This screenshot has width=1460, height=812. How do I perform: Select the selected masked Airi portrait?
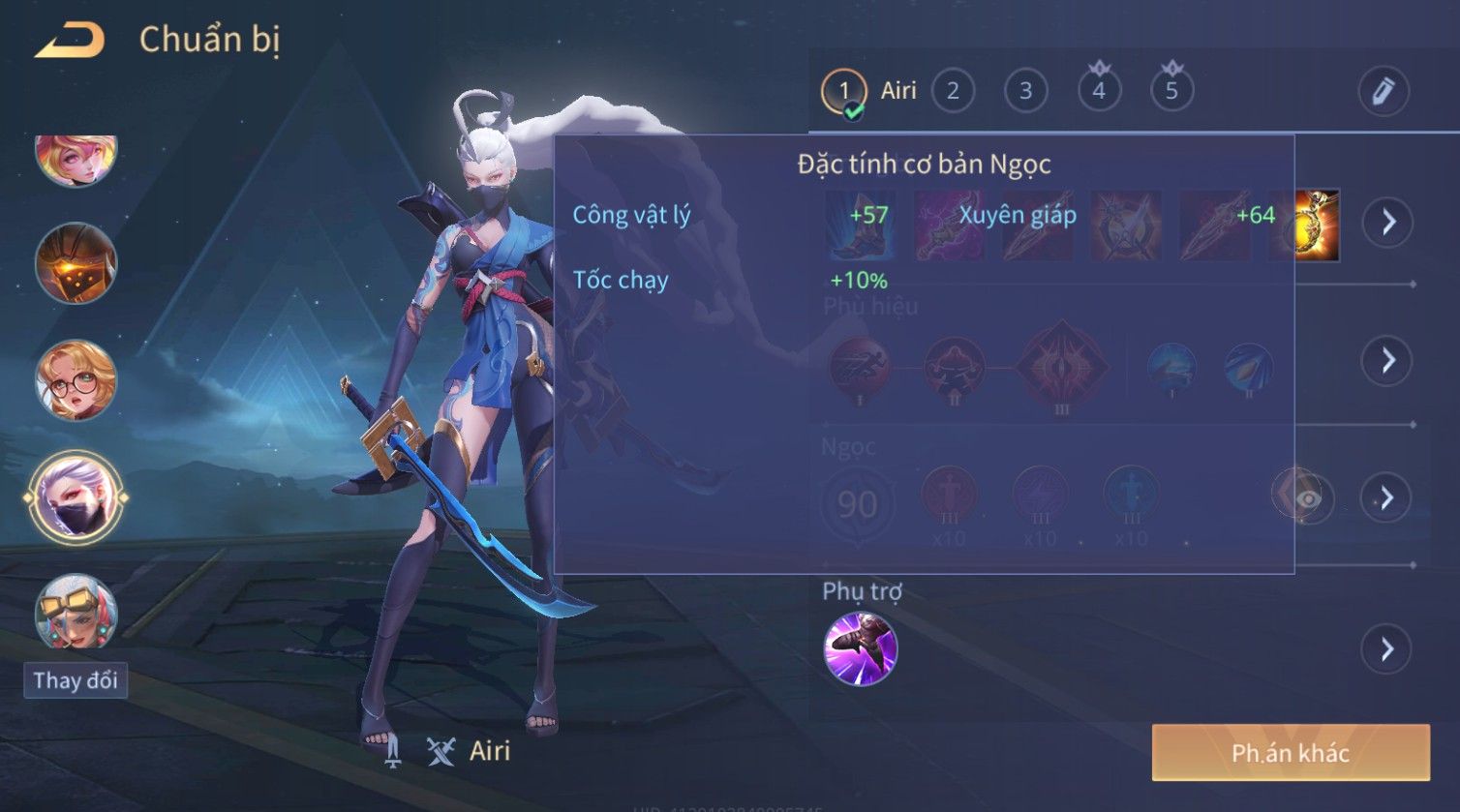pos(76,498)
